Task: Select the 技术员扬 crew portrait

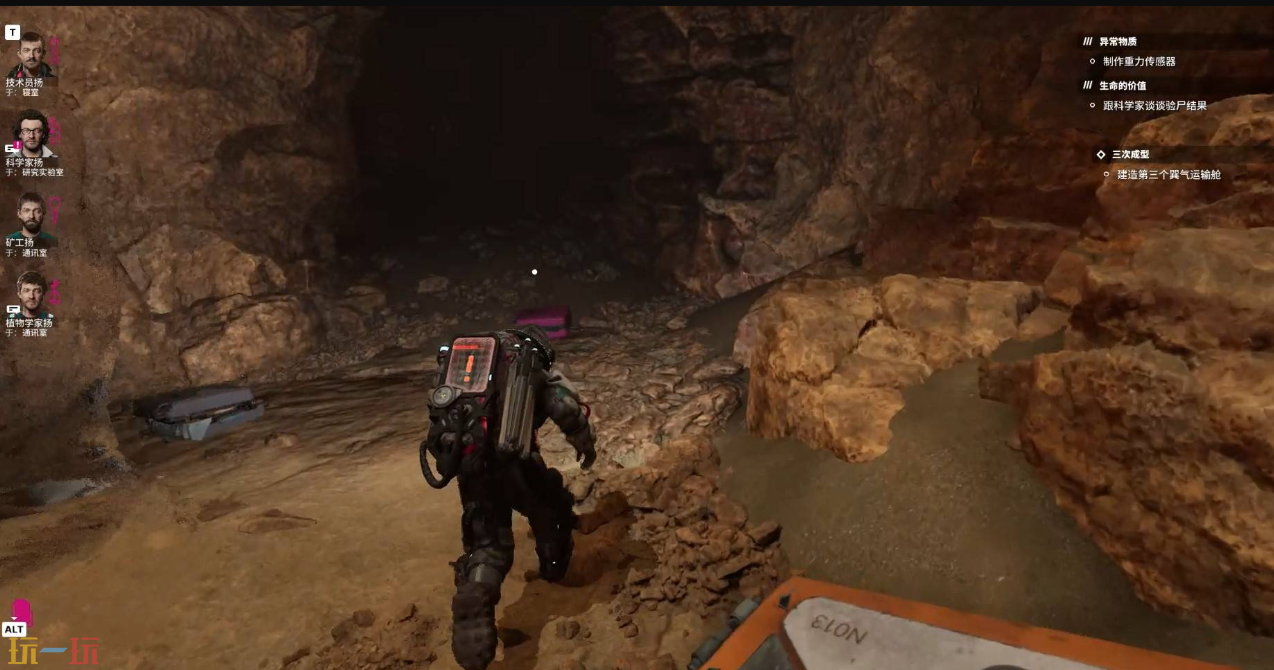Action: click(31, 55)
